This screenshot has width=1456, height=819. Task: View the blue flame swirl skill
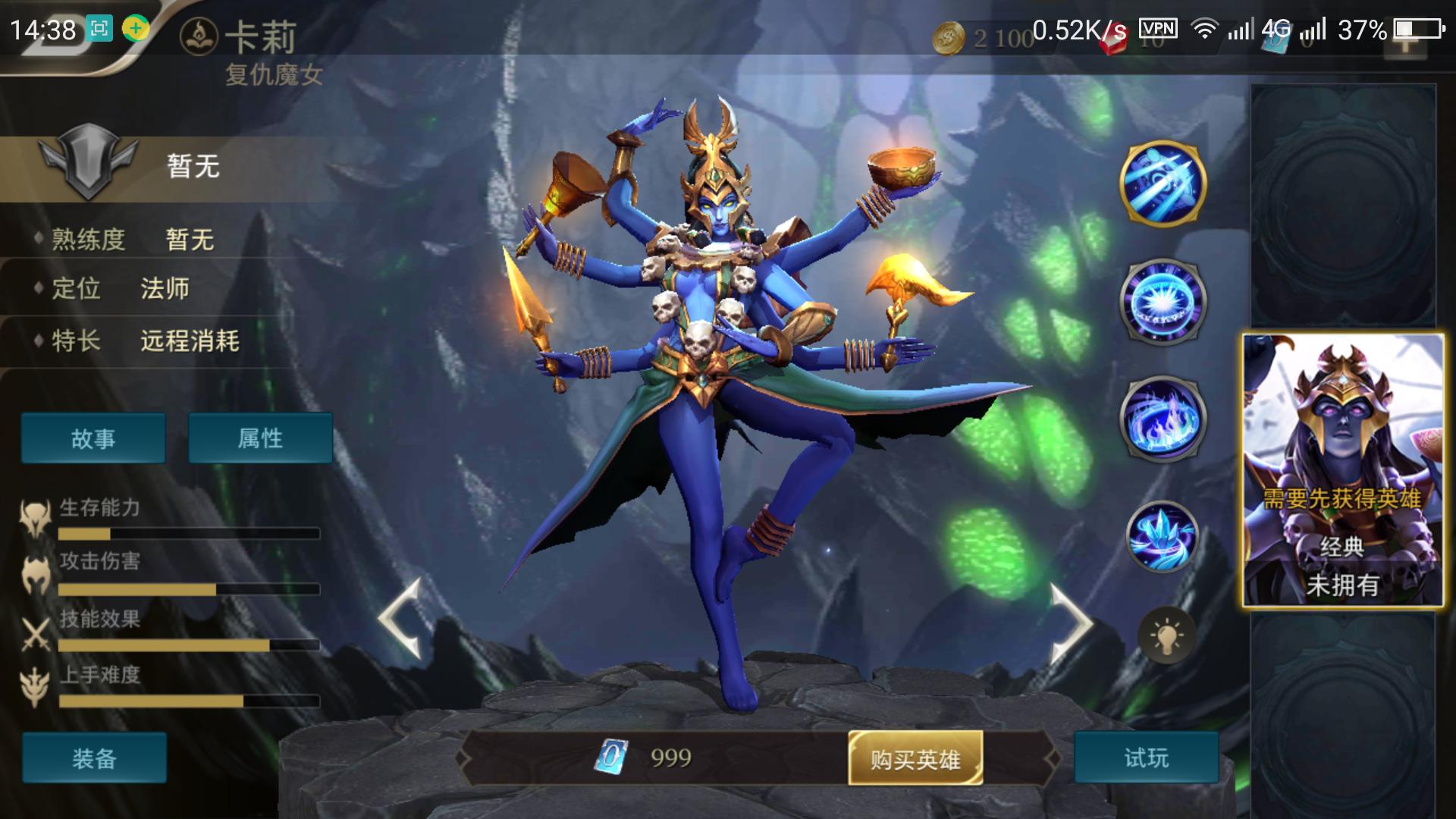pyautogui.click(x=1163, y=419)
